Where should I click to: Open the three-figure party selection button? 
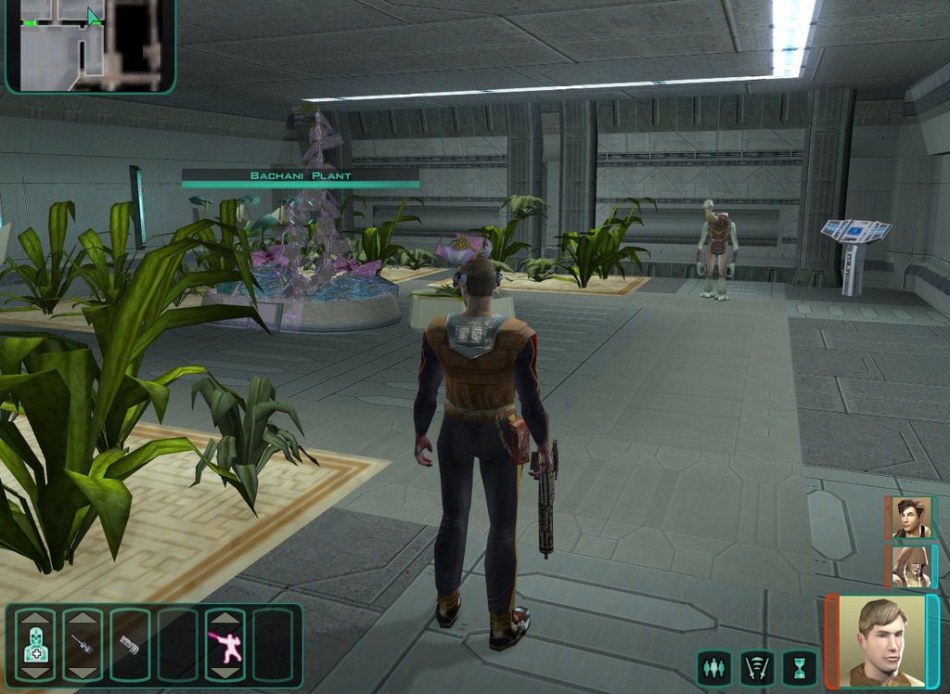coord(715,667)
